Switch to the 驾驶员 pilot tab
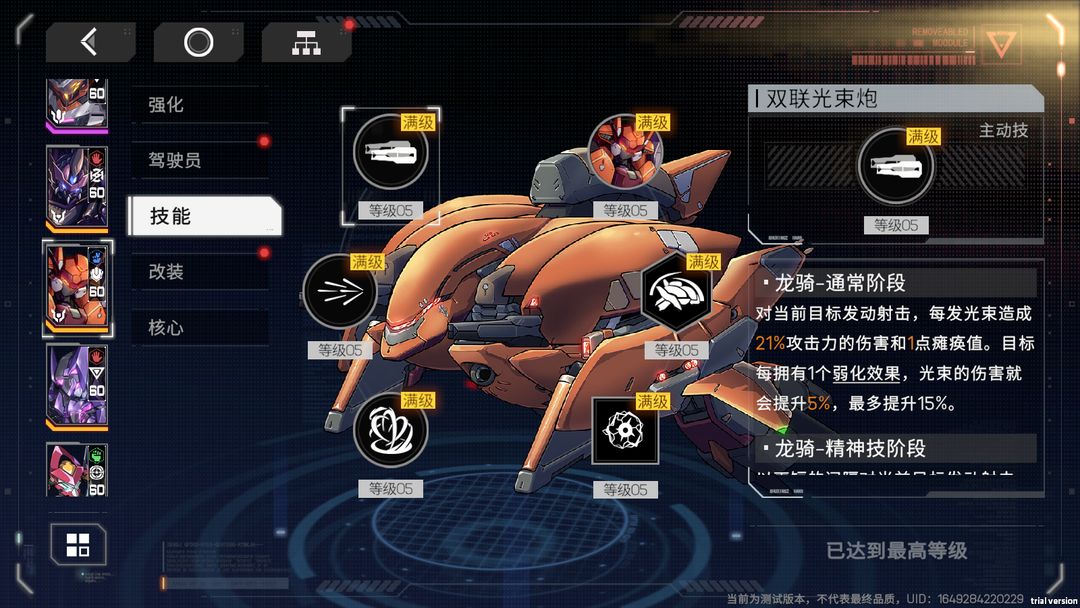This screenshot has height=608, width=1080. (198, 160)
